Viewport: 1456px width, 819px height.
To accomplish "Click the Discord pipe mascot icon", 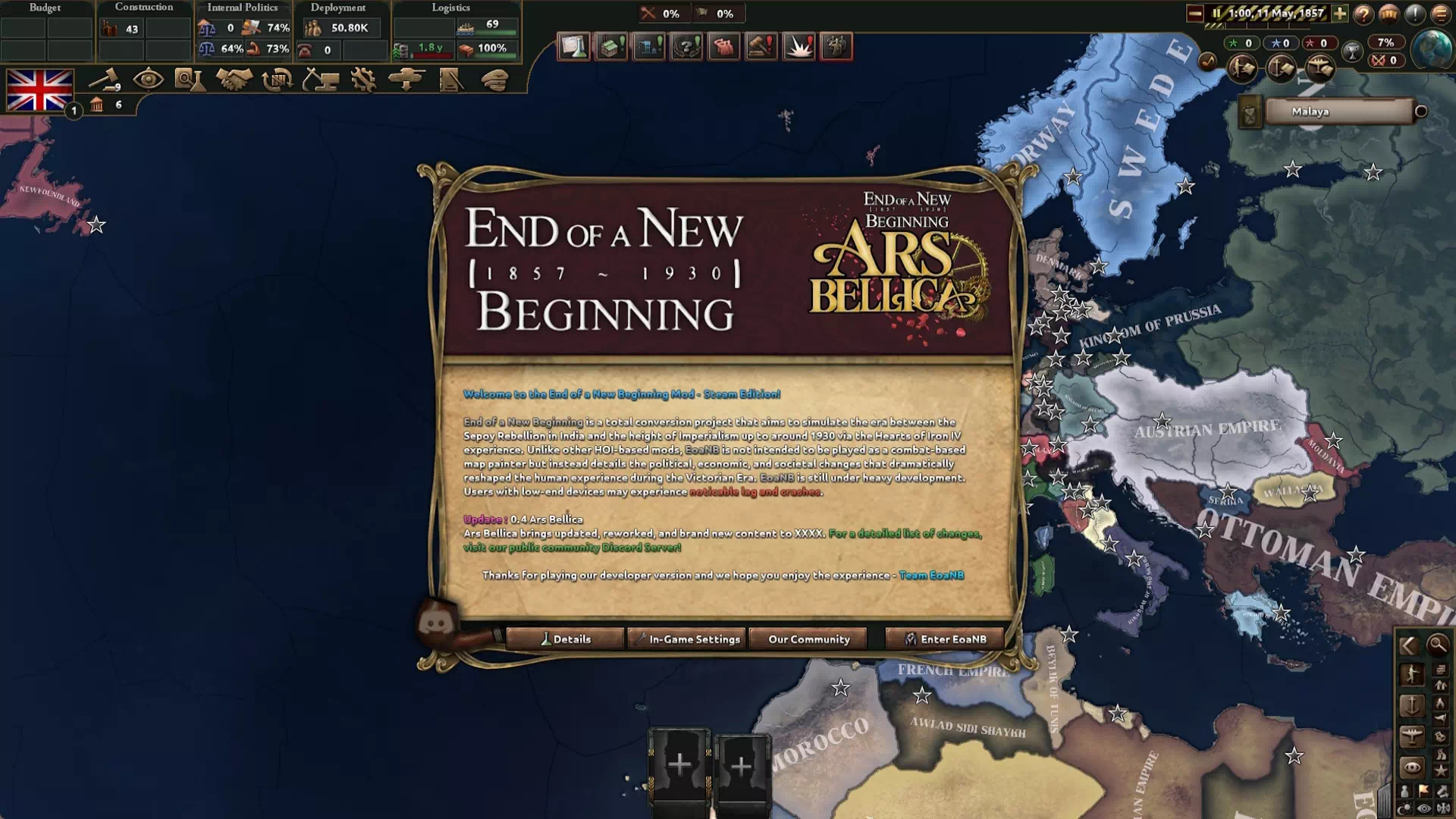I will [438, 625].
